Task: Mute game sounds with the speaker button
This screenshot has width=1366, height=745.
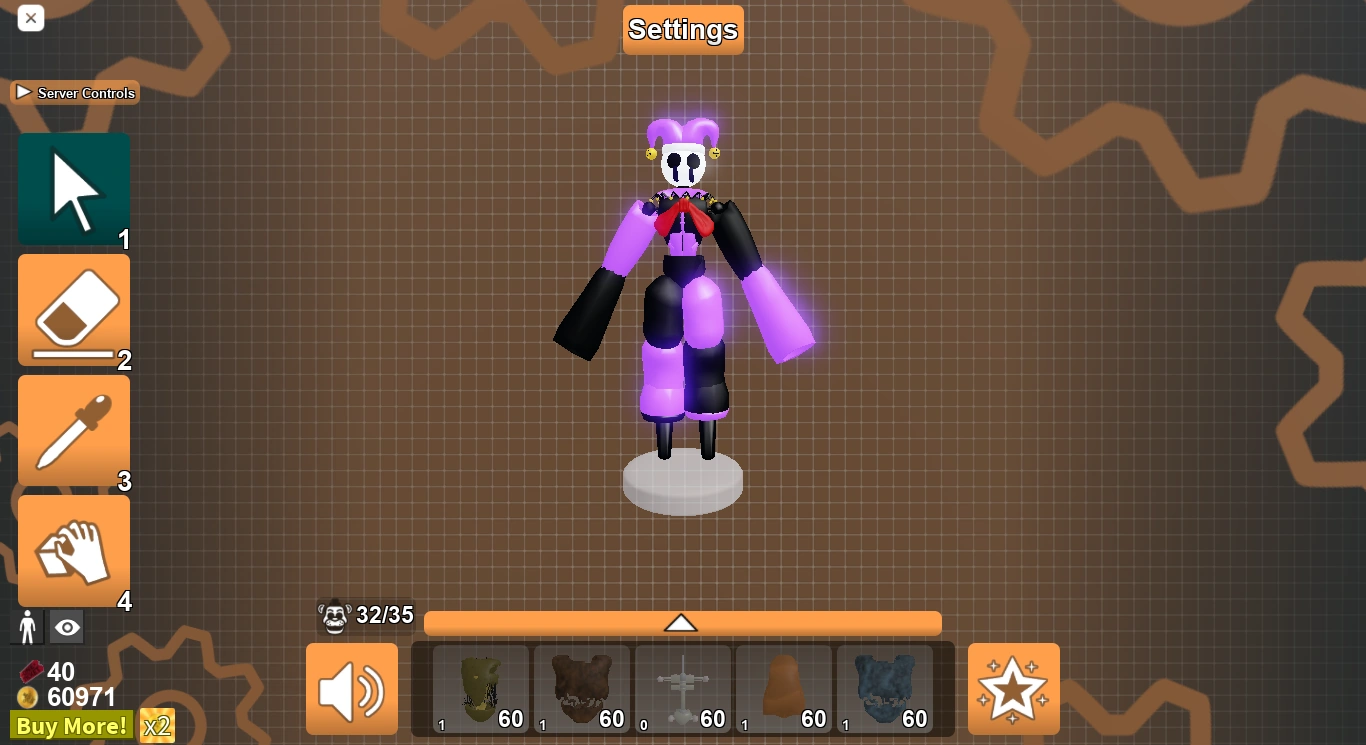Action: [x=351, y=689]
